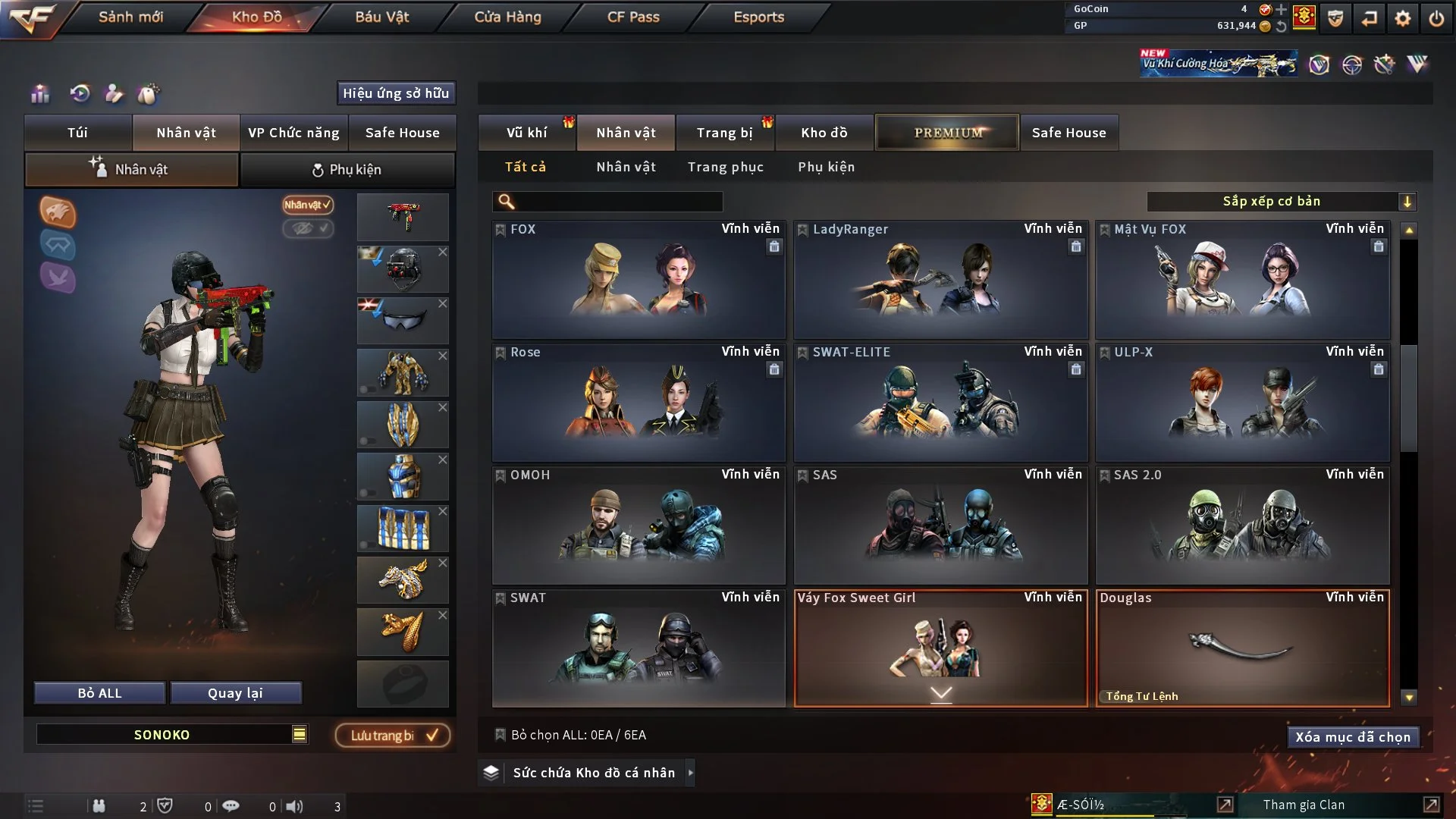Click the Bỏ ALL button
1456x819 pixels.
click(99, 693)
